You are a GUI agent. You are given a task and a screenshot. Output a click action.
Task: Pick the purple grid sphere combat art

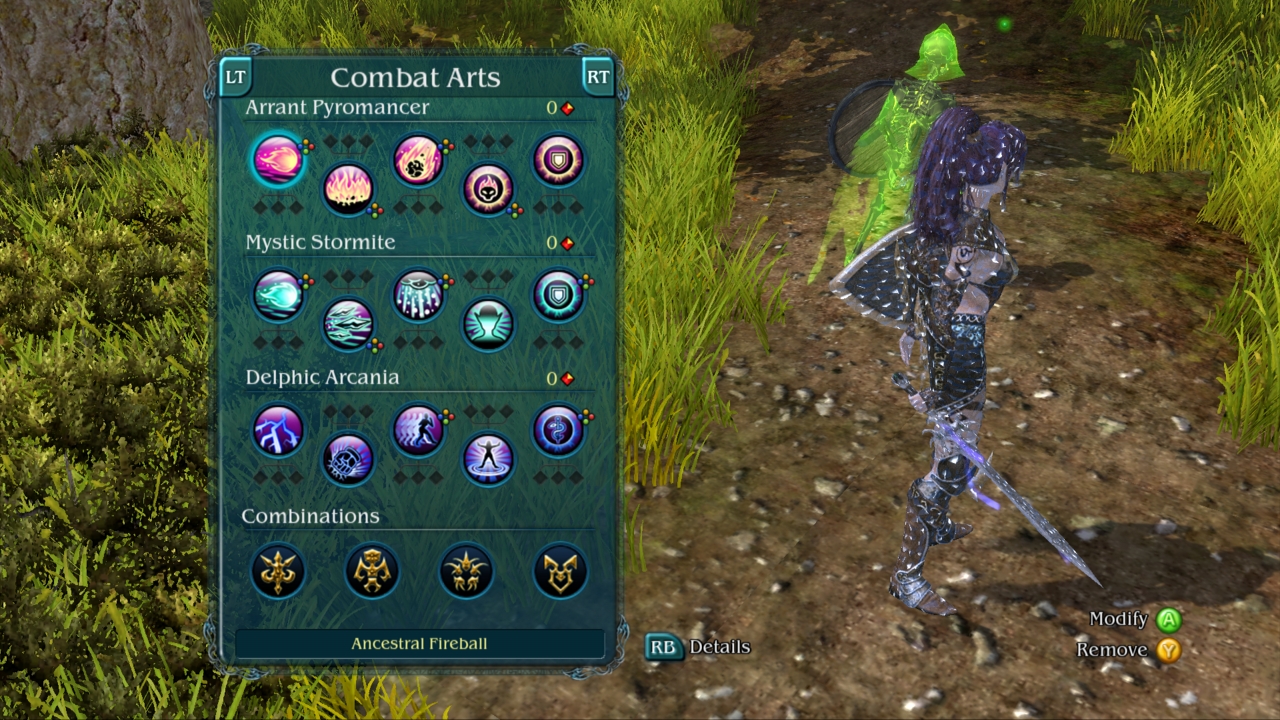[348, 459]
